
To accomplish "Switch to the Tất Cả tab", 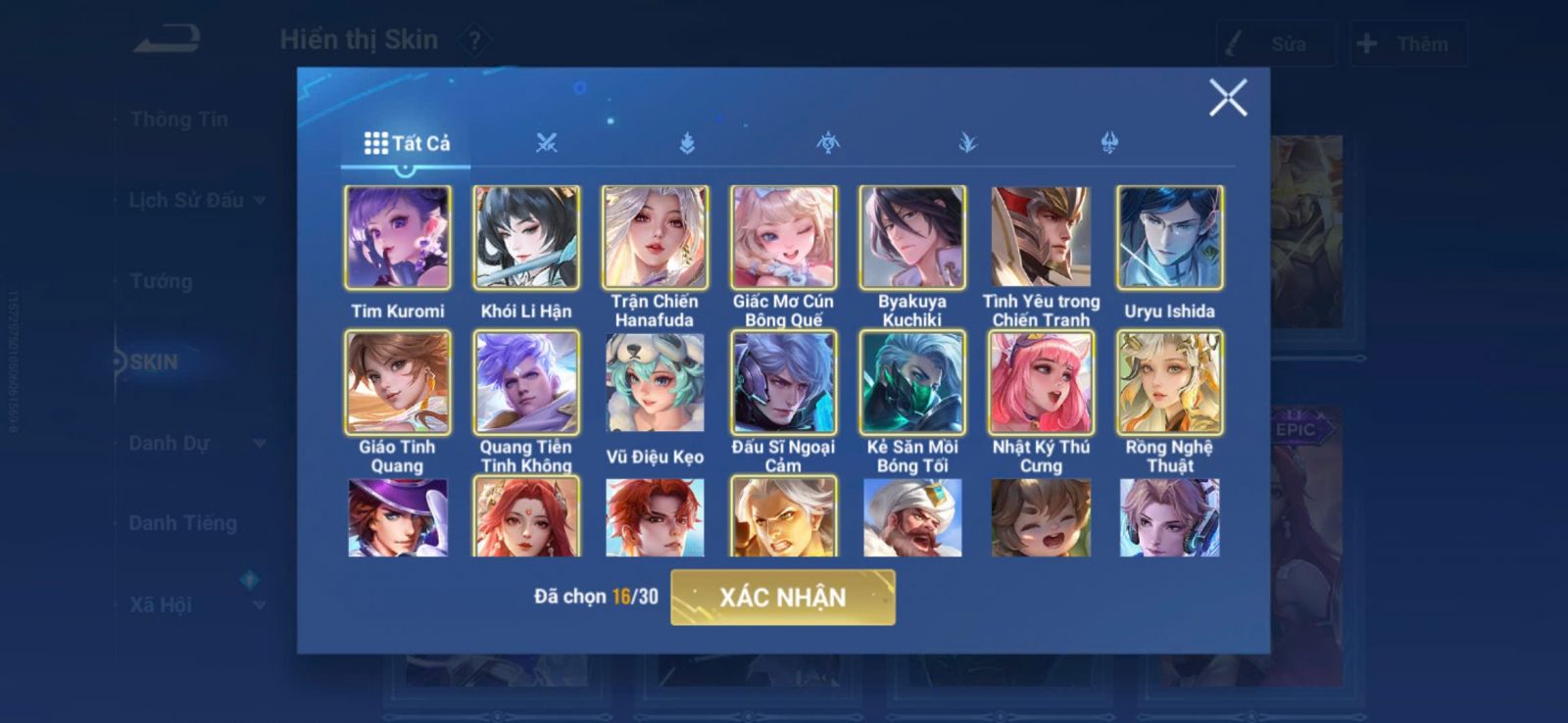I will 407,143.
